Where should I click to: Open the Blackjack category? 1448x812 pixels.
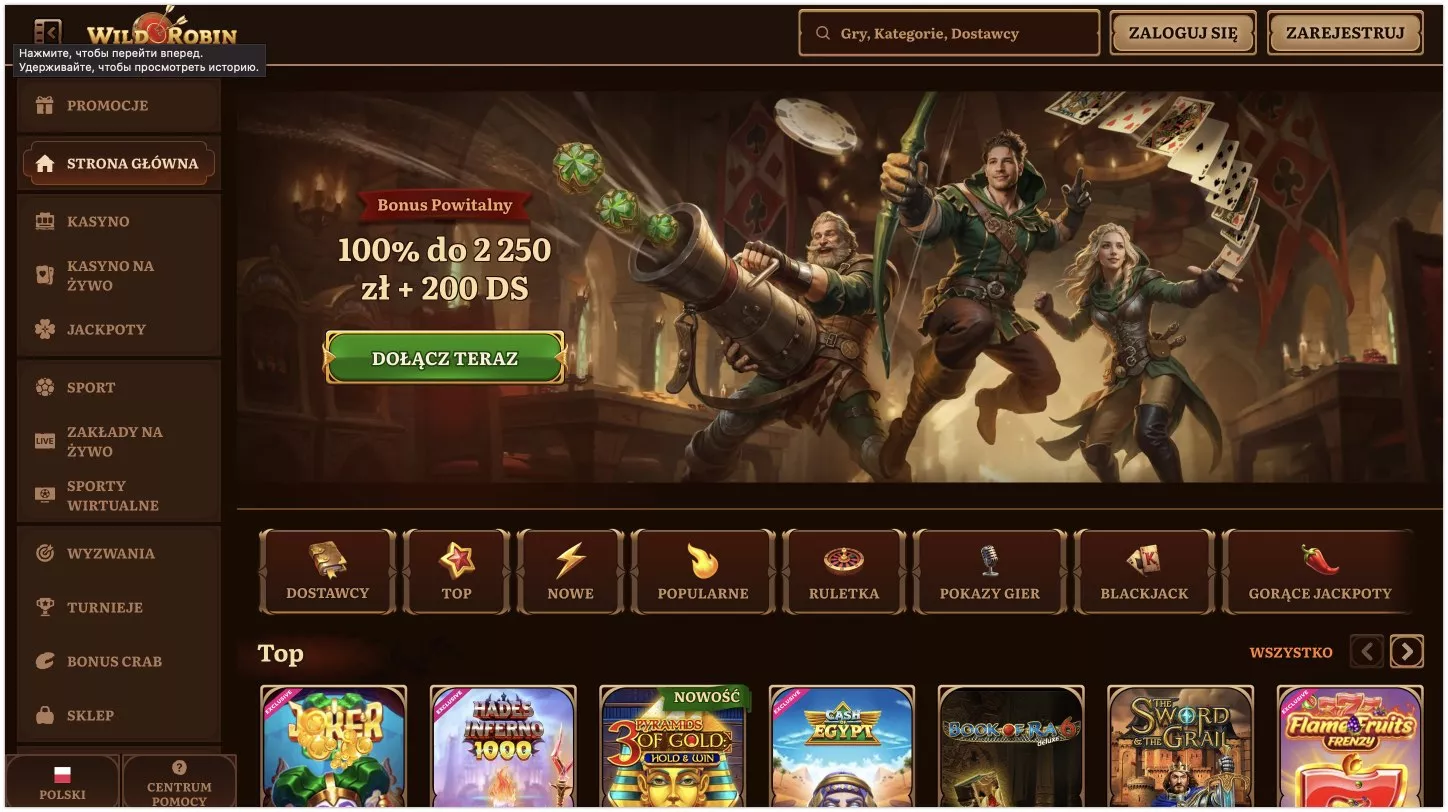[1144, 572]
